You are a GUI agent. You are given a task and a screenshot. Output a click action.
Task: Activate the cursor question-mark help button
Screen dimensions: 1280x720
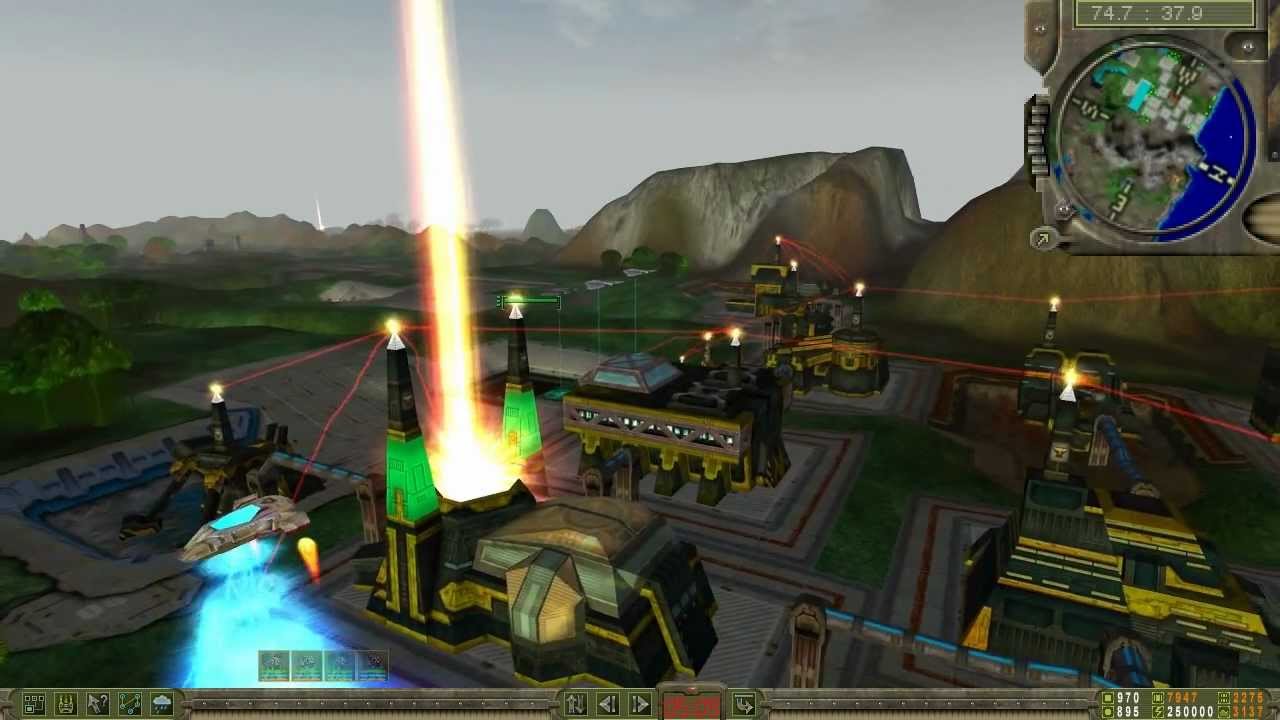pyautogui.click(x=97, y=704)
